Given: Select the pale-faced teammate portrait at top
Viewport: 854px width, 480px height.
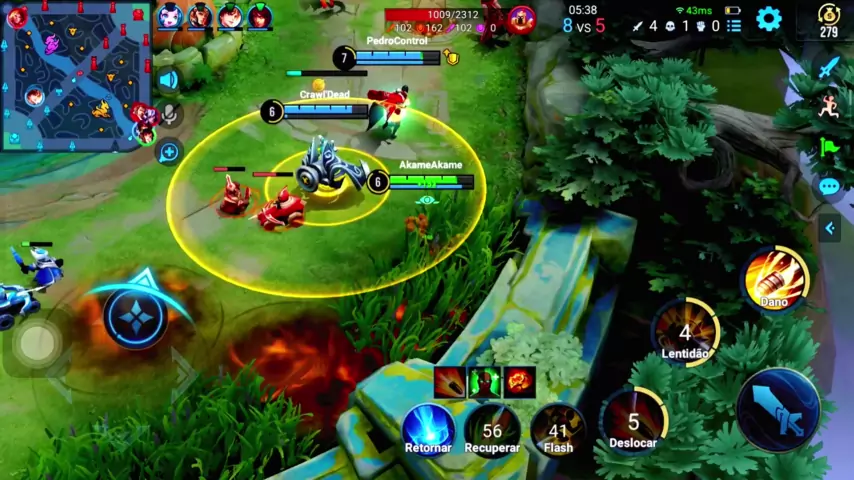Looking at the screenshot, I should [170, 16].
